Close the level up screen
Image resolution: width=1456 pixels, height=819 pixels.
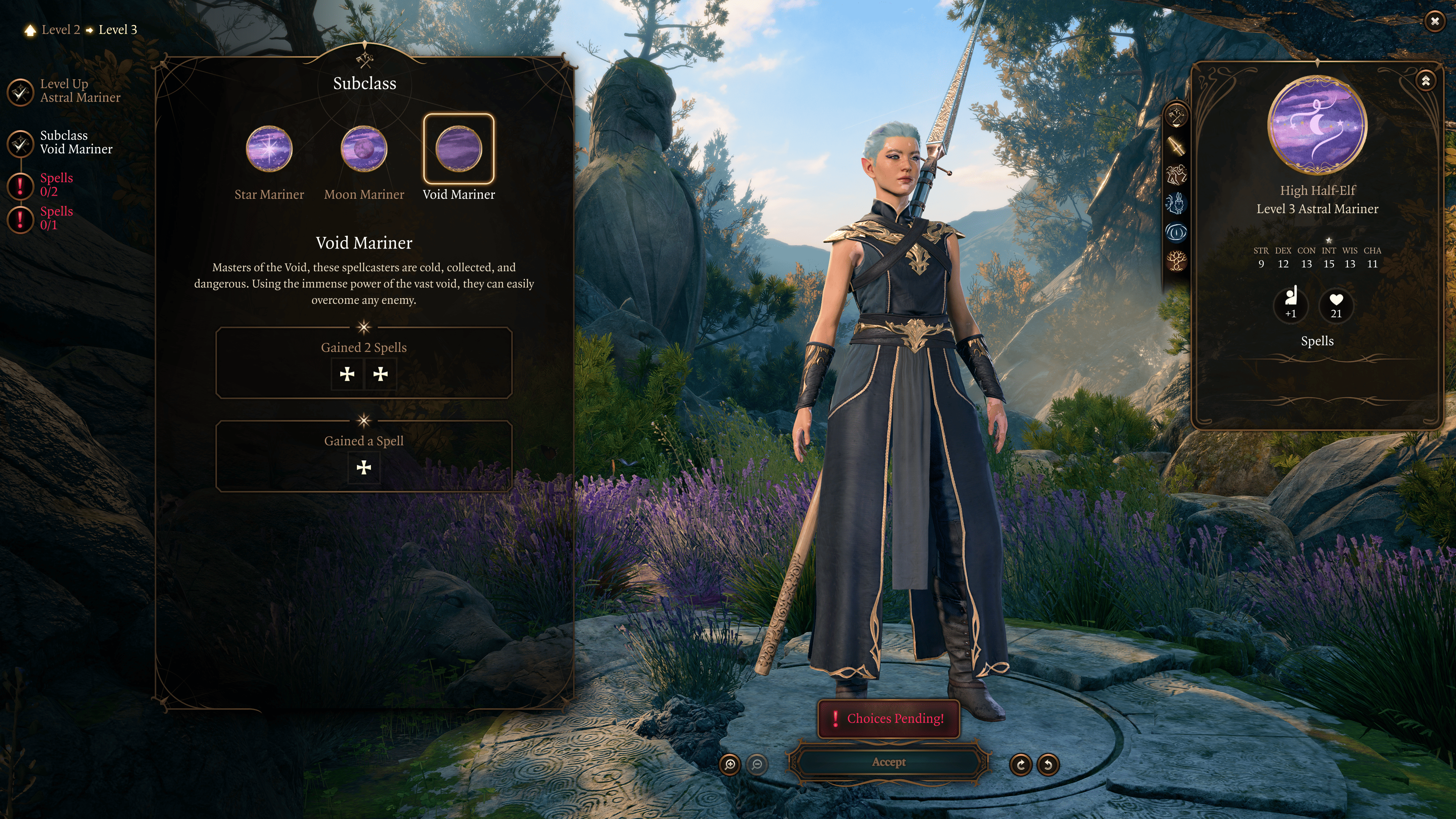tap(1434, 22)
